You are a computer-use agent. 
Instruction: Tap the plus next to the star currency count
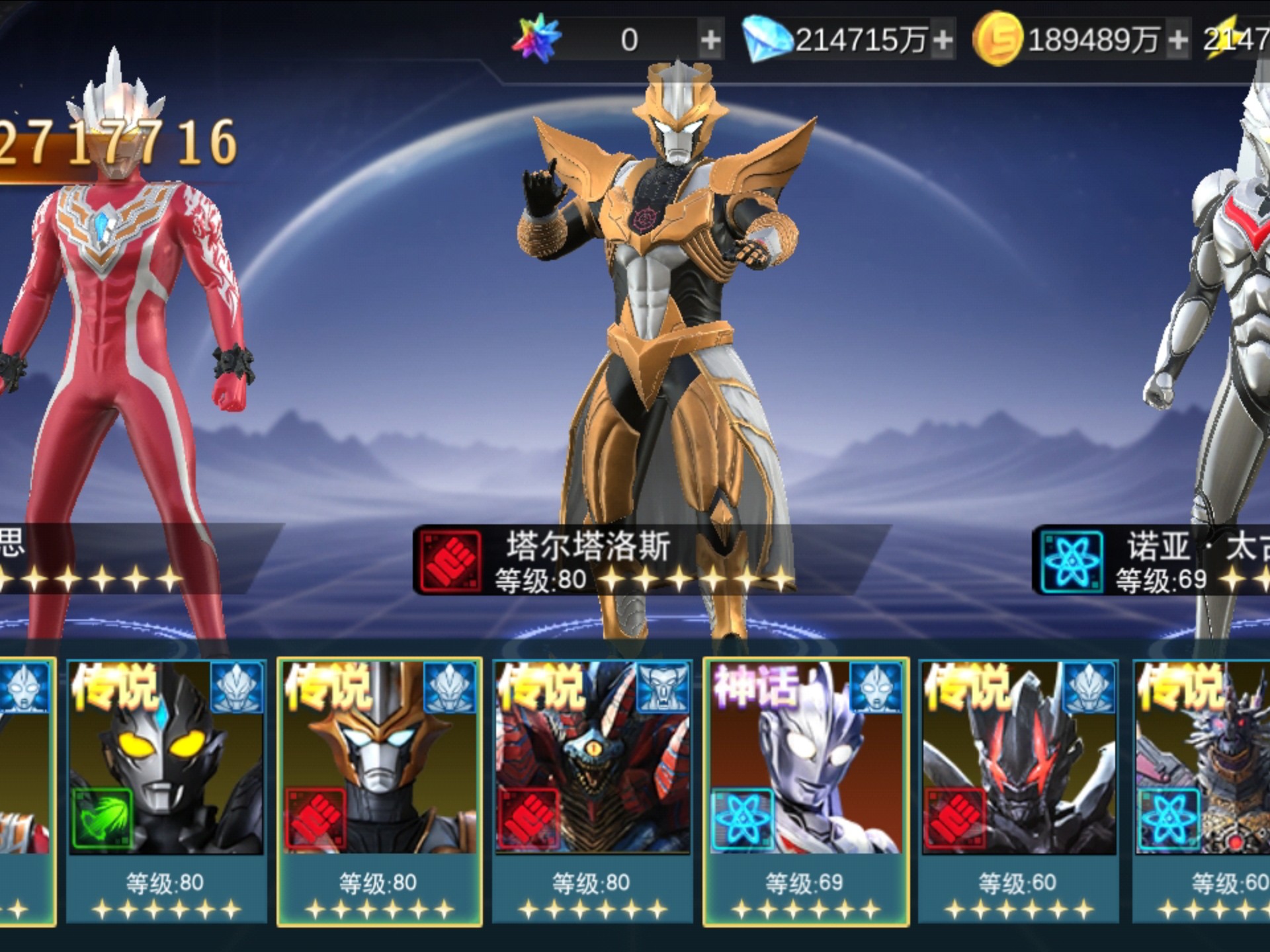click(x=711, y=40)
